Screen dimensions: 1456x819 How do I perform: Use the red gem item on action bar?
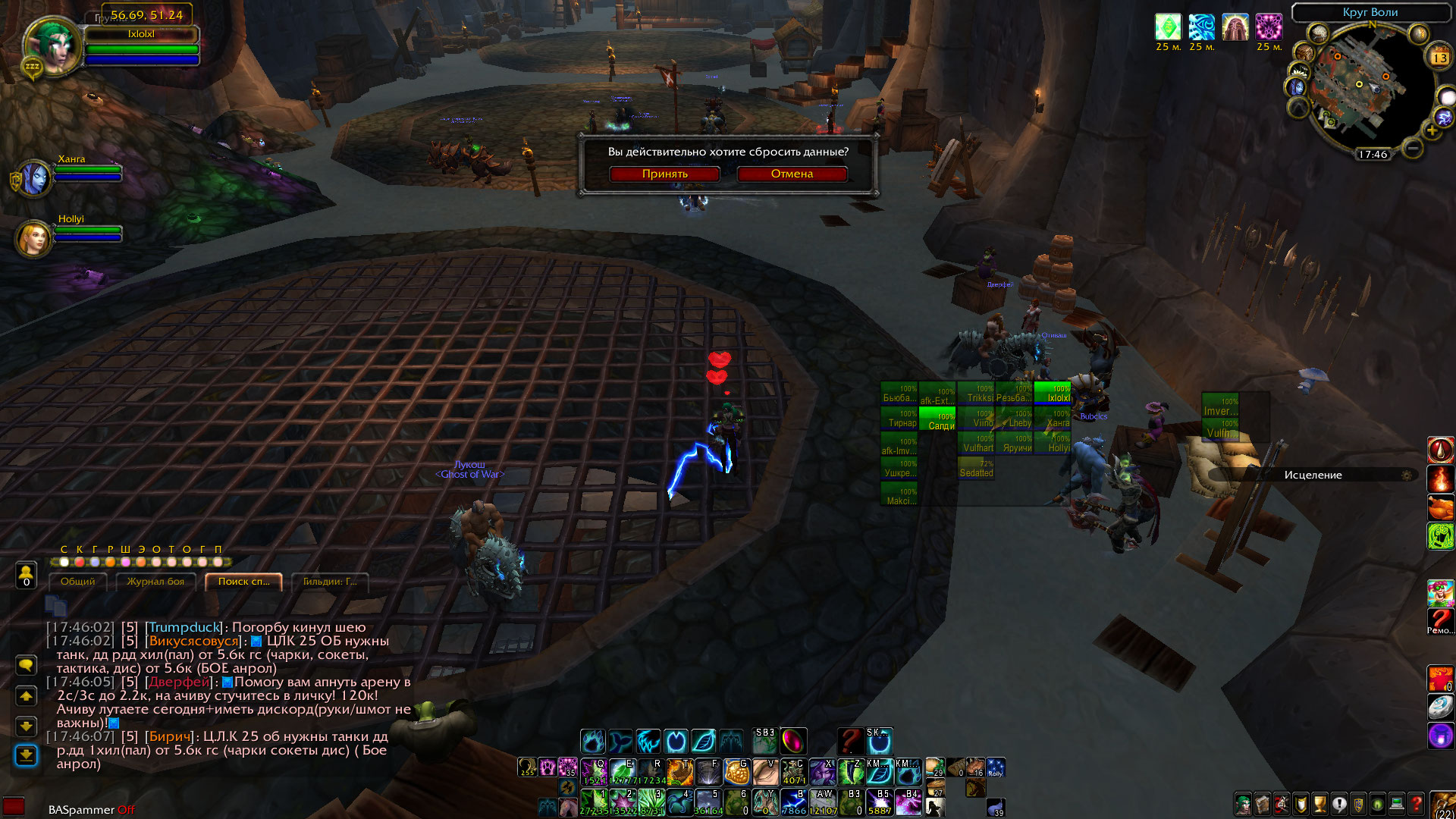[793, 740]
